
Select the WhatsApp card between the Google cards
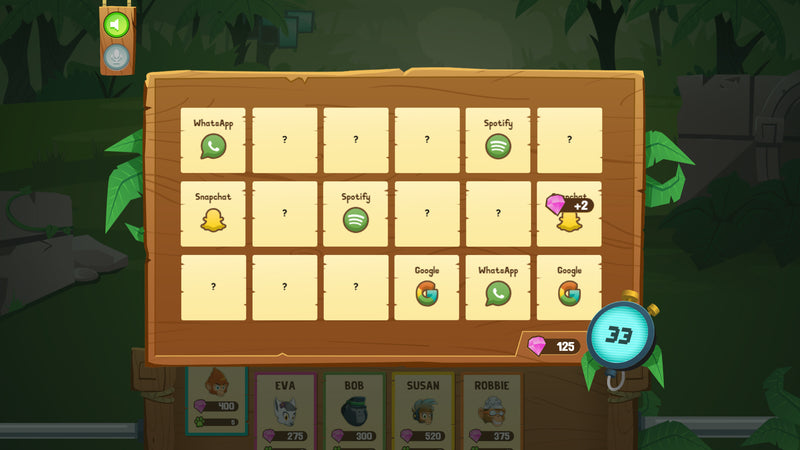tap(498, 287)
